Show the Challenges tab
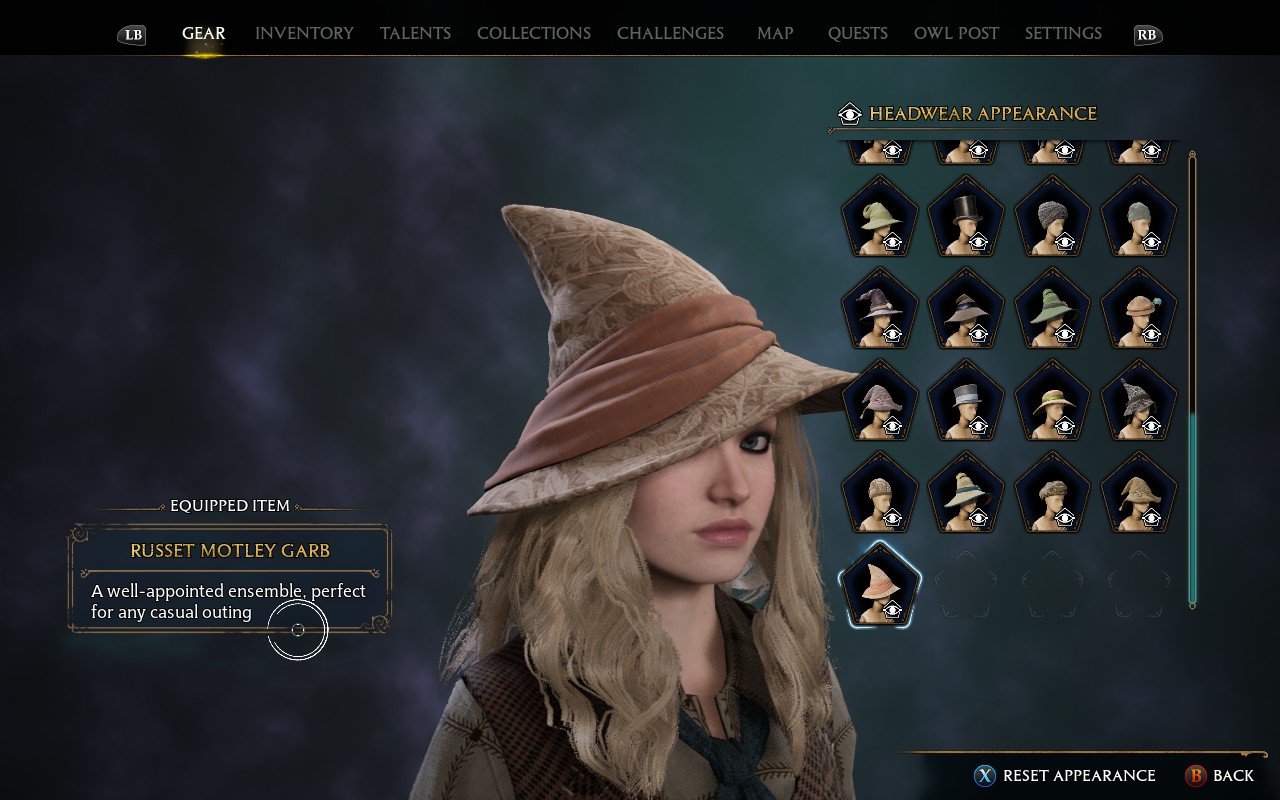Image resolution: width=1280 pixels, height=800 pixels. tap(670, 33)
